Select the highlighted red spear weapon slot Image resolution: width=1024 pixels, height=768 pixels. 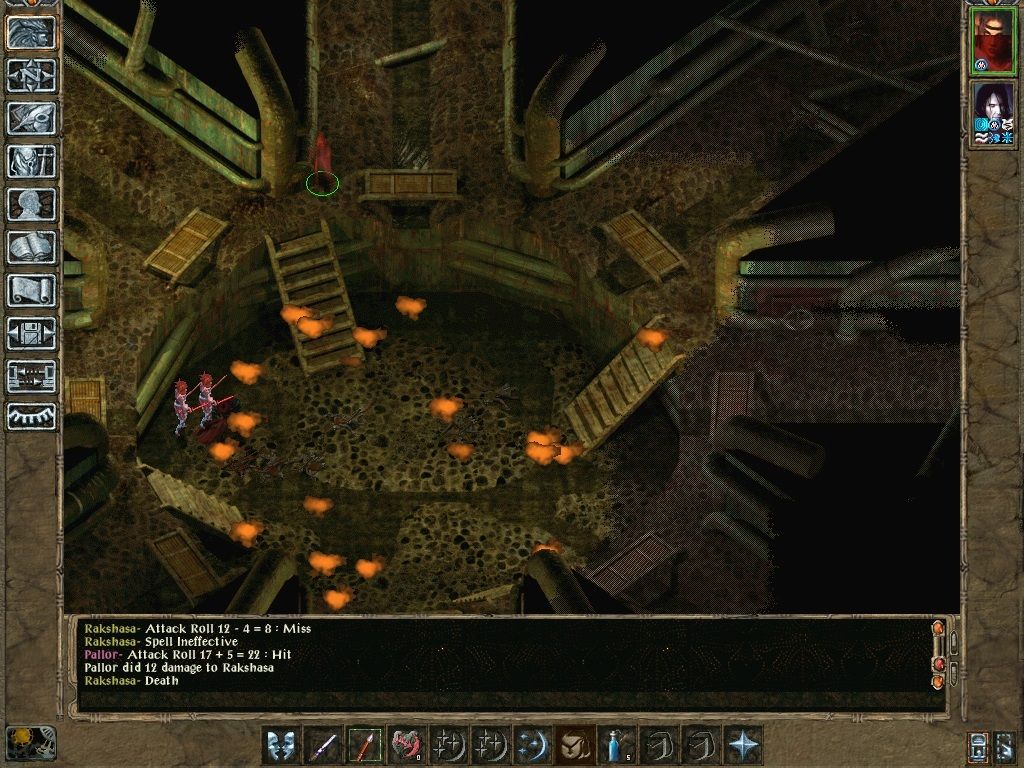coord(365,745)
